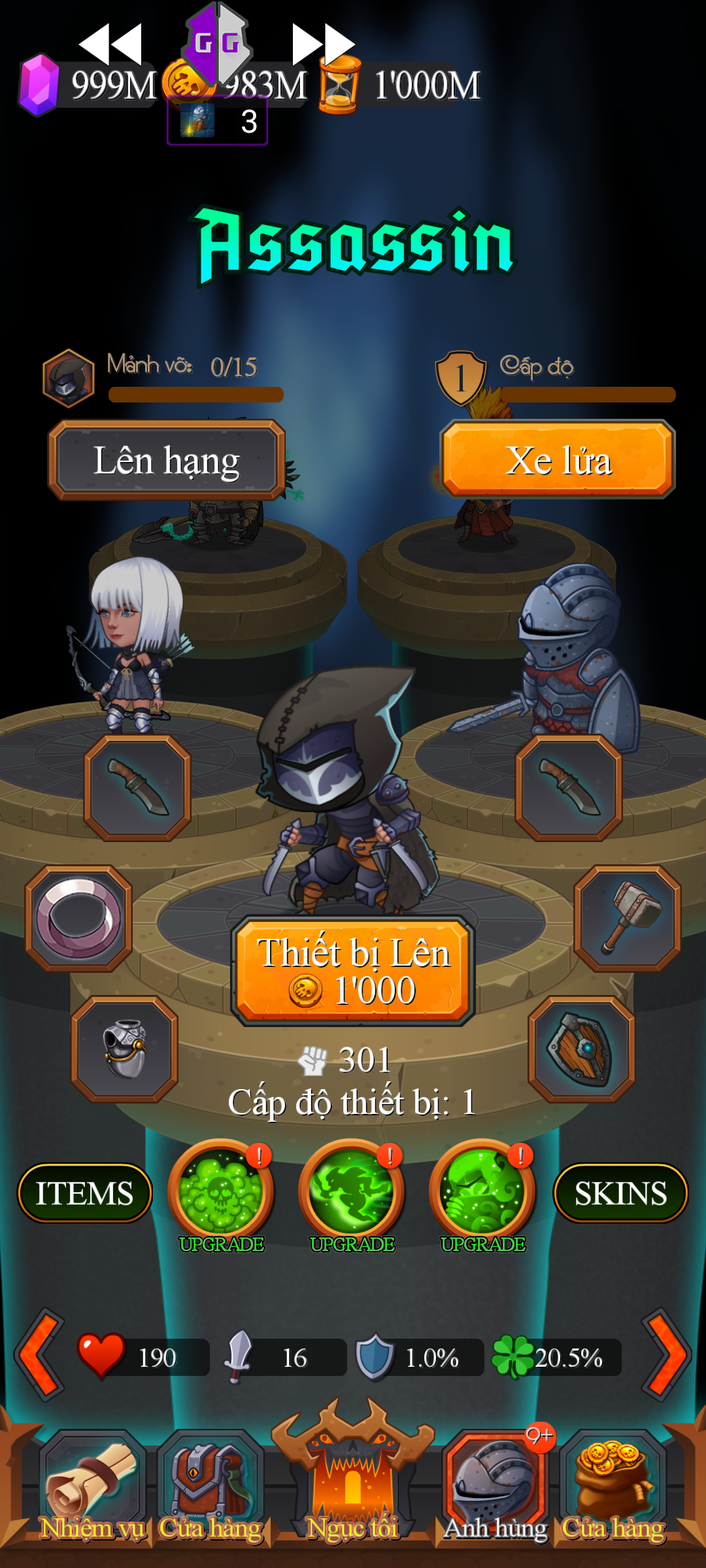Select the hammer equipment slot
The width and height of the screenshot is (706, 1568).
(x=628, y=919)
